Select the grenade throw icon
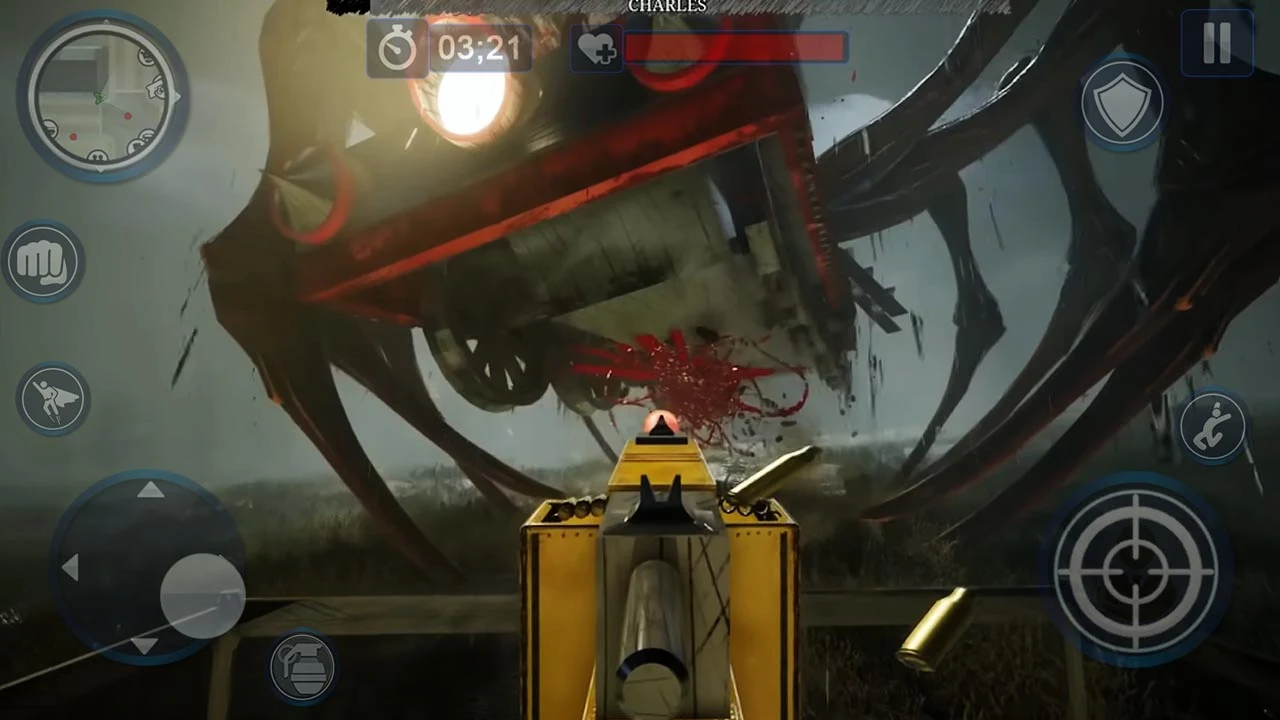This screenshot has height=720, width=1280. (x=304, y=667)
